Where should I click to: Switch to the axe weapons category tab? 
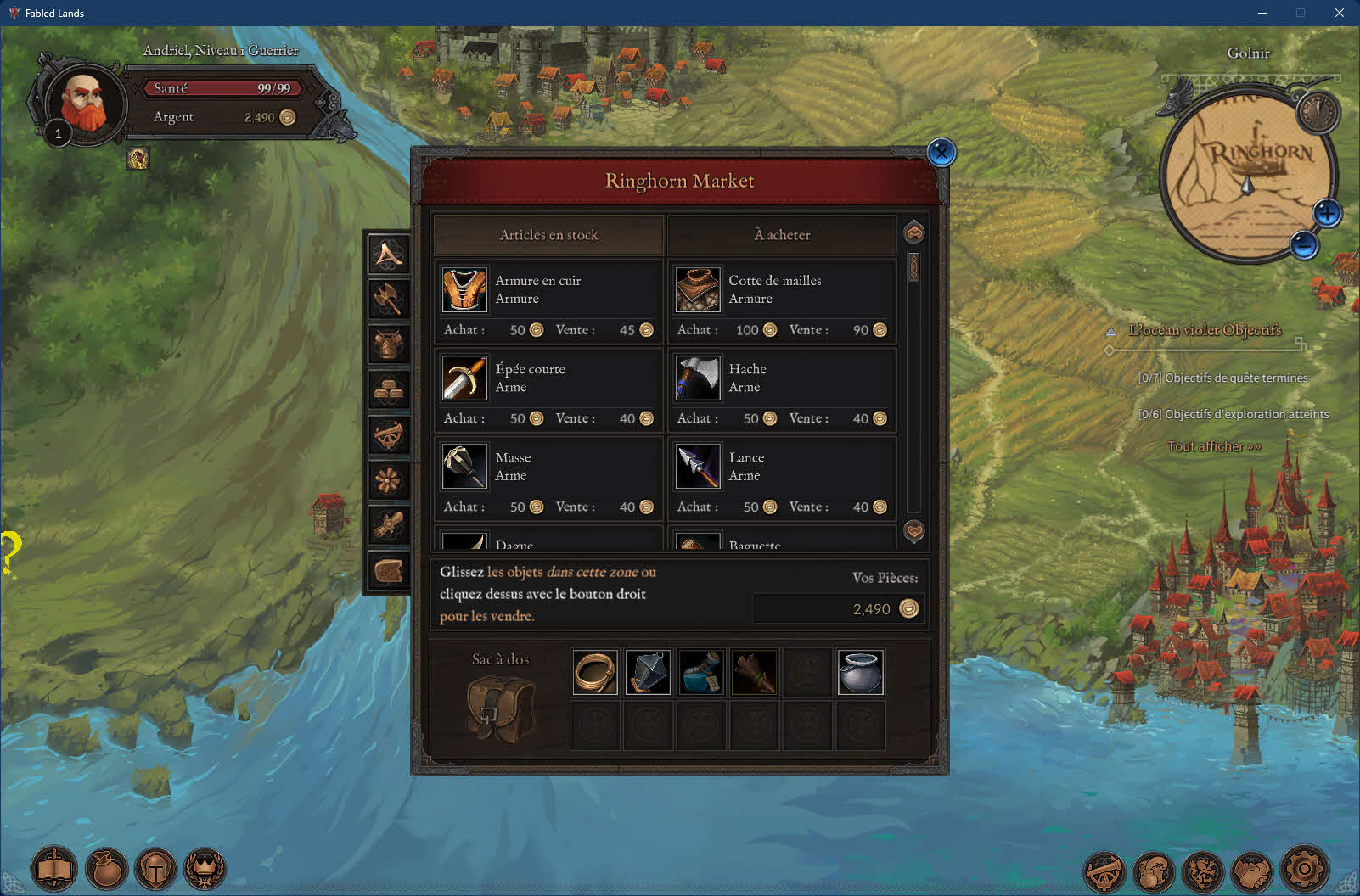click(x=388, y=299)
